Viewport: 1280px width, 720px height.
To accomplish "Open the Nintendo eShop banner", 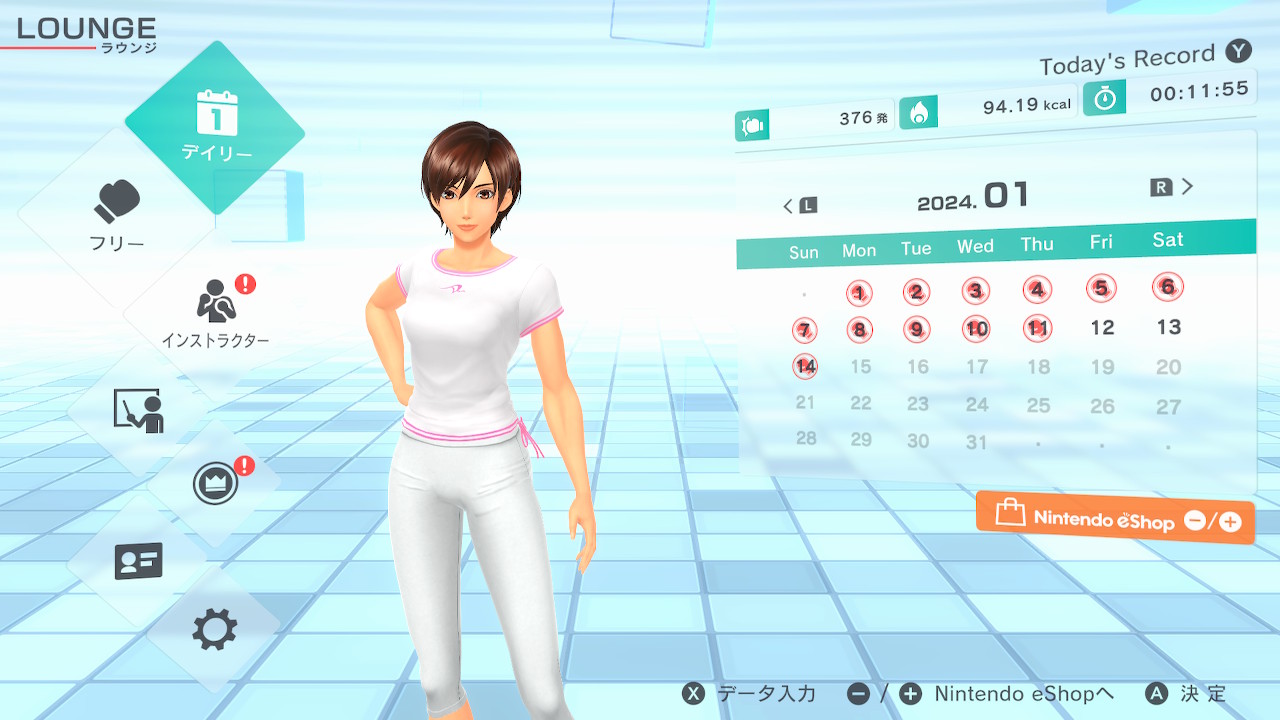I will tap(1115, 519).
